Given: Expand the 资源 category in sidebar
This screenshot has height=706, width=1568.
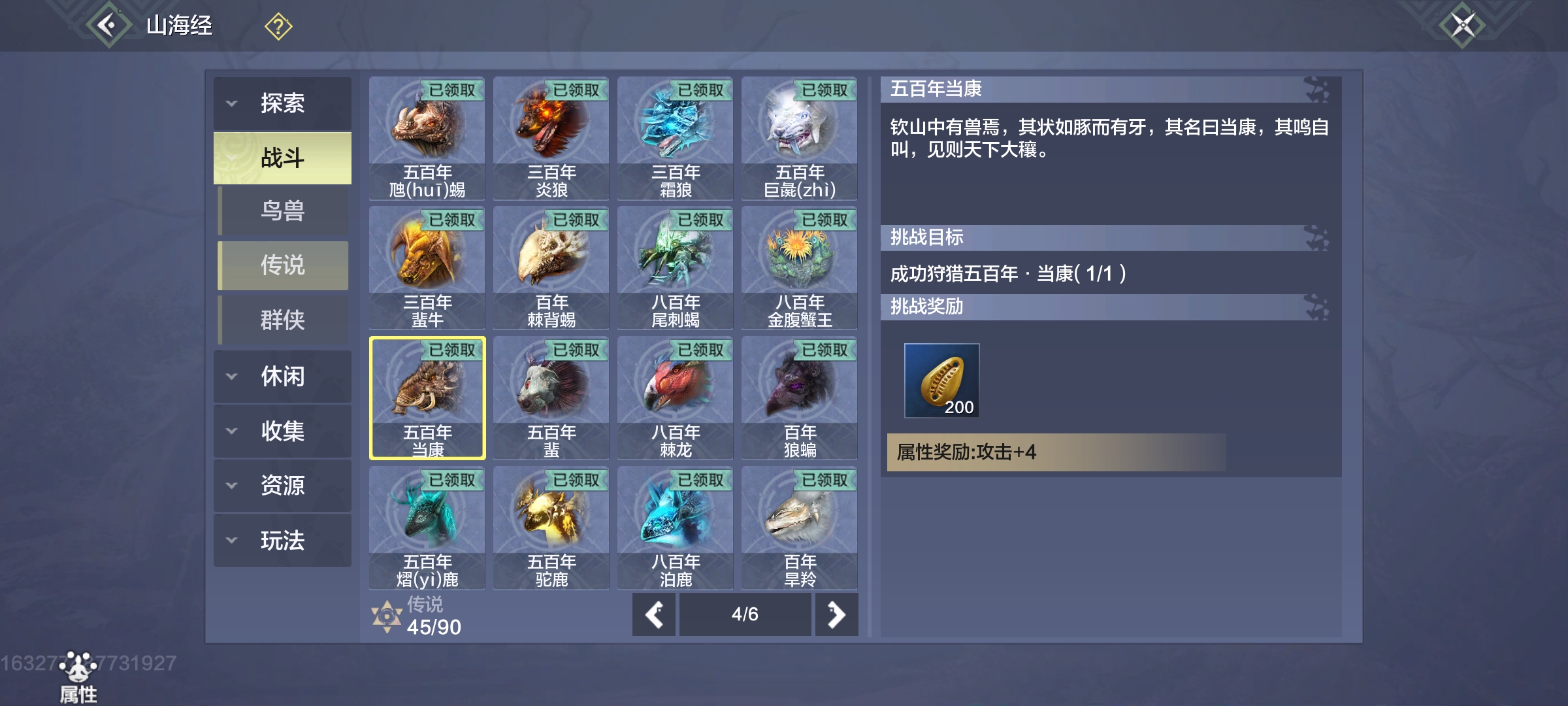Looking at the screenshot, I should (282, 486).
